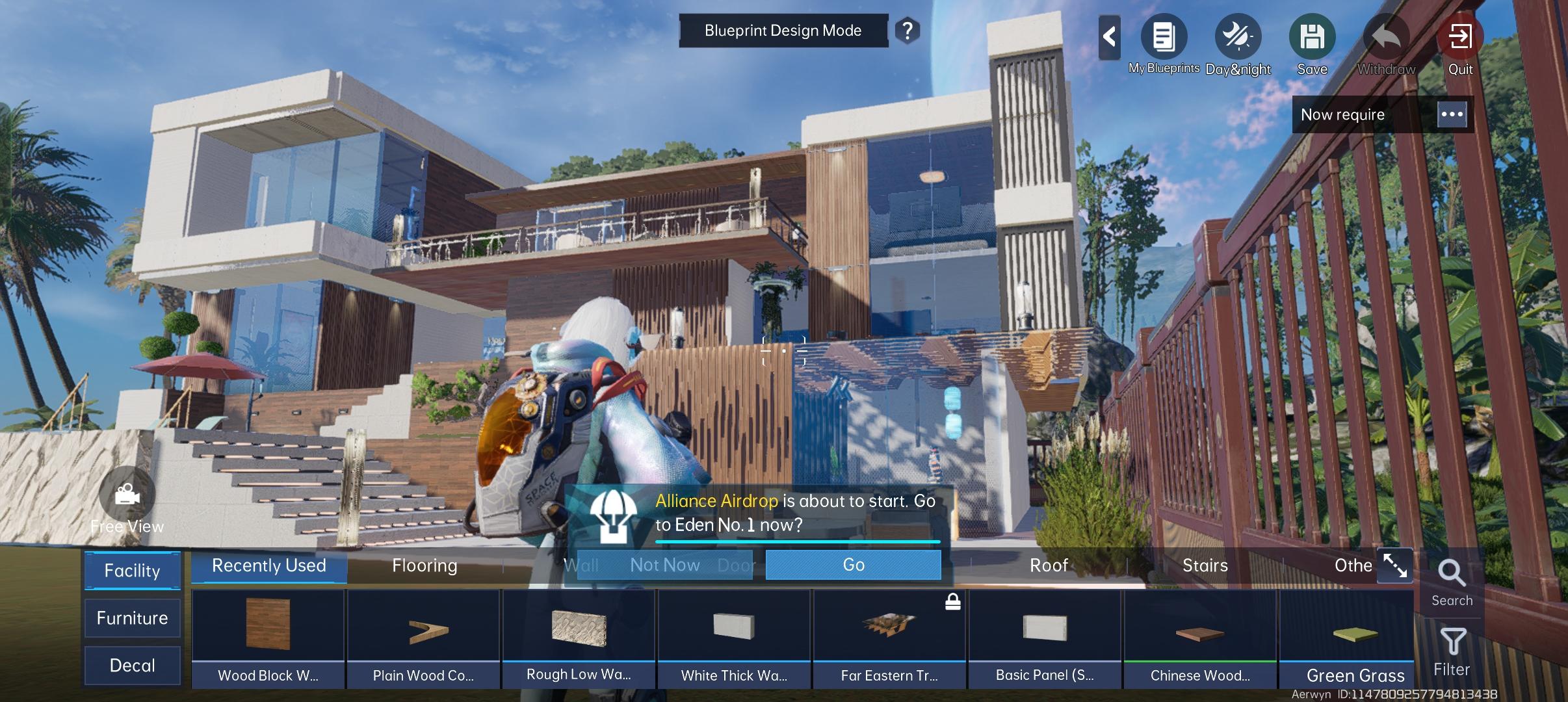Pick the Green Grass flooring item
The image size is (1568, 702).
point(1355,637)
